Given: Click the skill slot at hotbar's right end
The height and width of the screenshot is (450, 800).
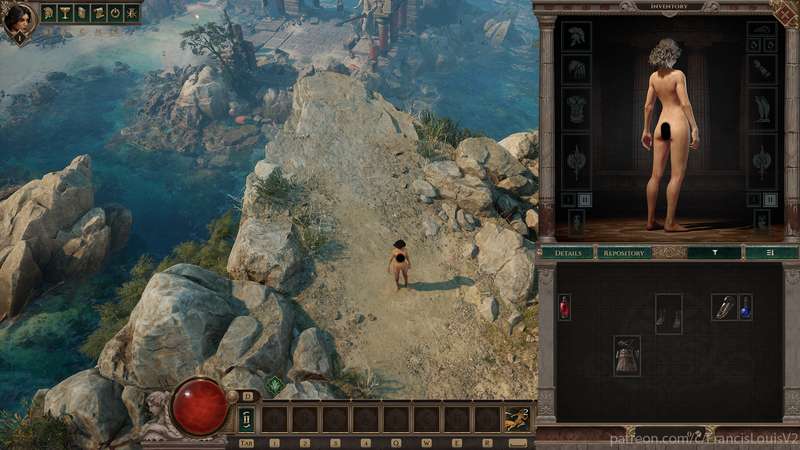Looking at the screenshot, I should 517,419.
